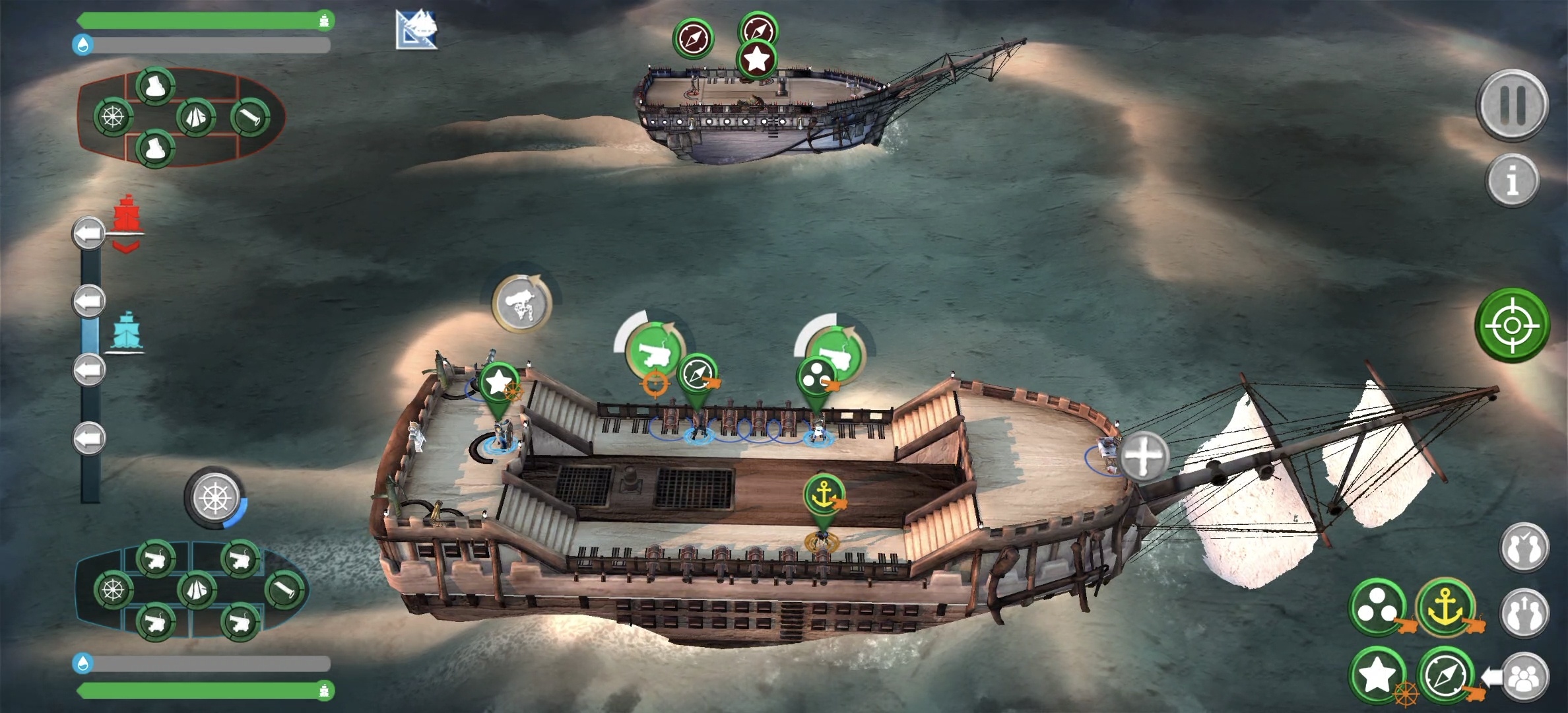Image resolution: width=1568 pixels, height=713 pixels.
Task: Select the ship's wheel steering button
Action: click(214, 497)
